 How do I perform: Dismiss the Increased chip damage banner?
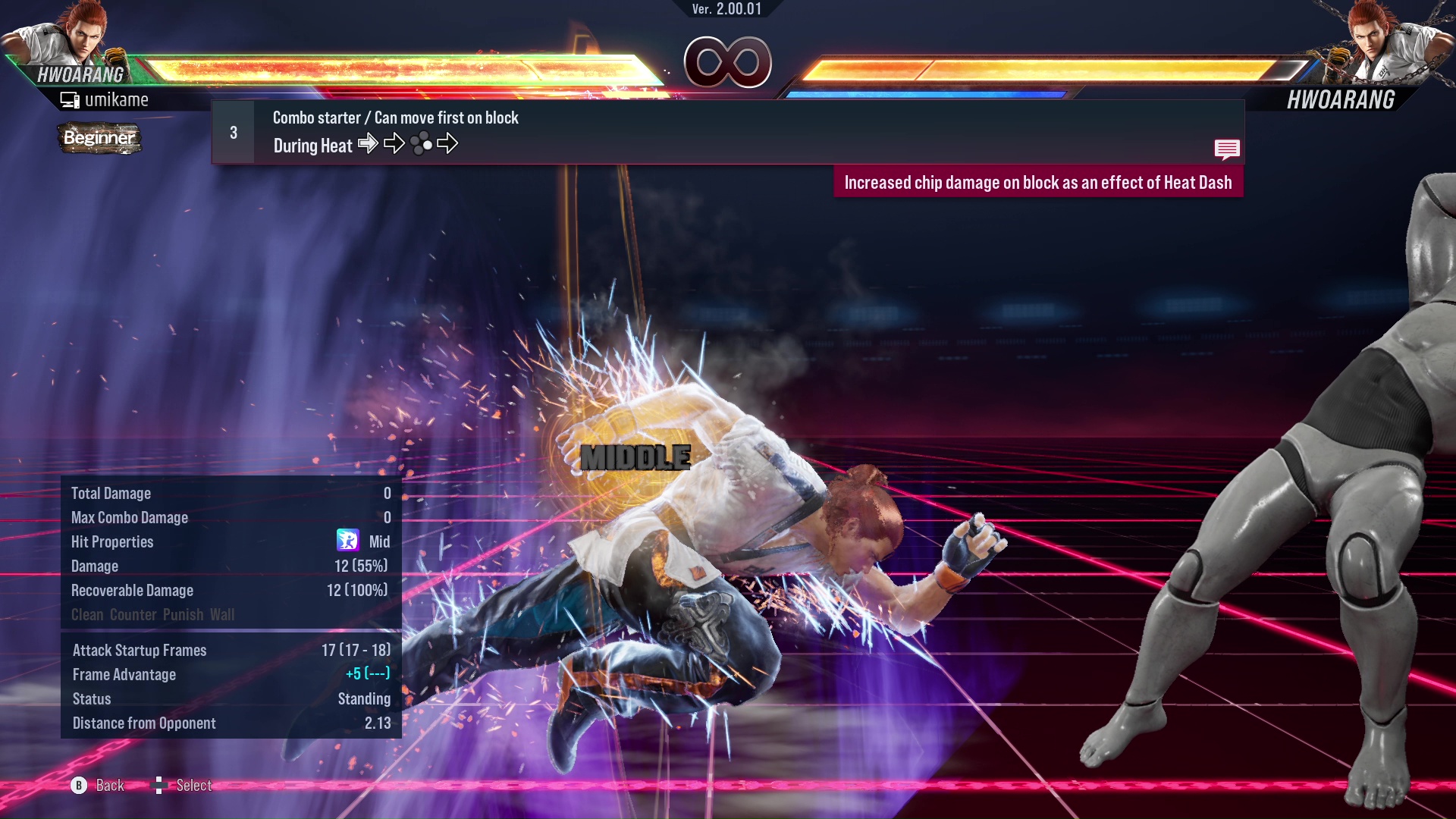click(1039, 182)
